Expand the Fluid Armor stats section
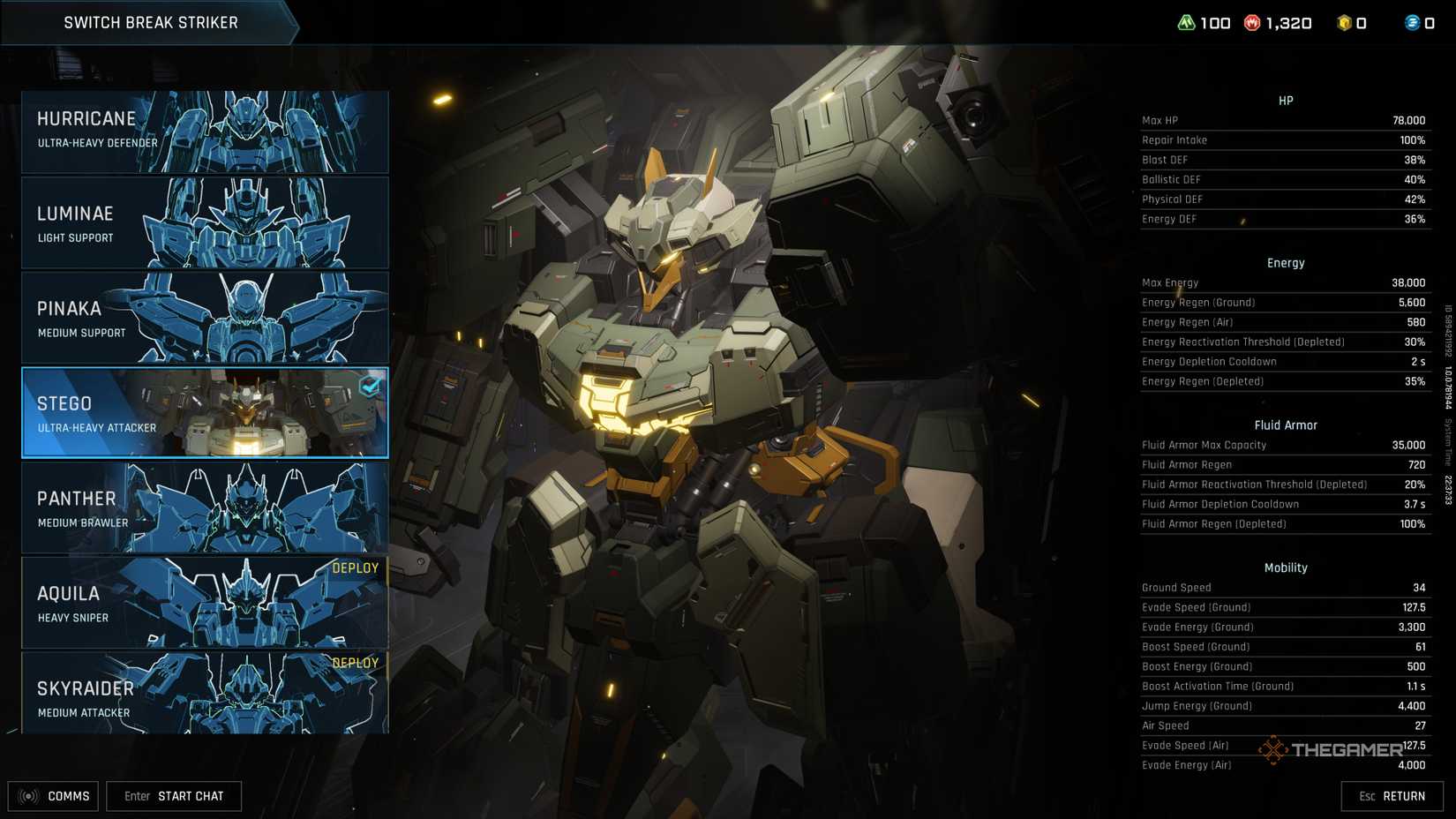This screenshot has height=819, width=1456. click(1285, 425)
